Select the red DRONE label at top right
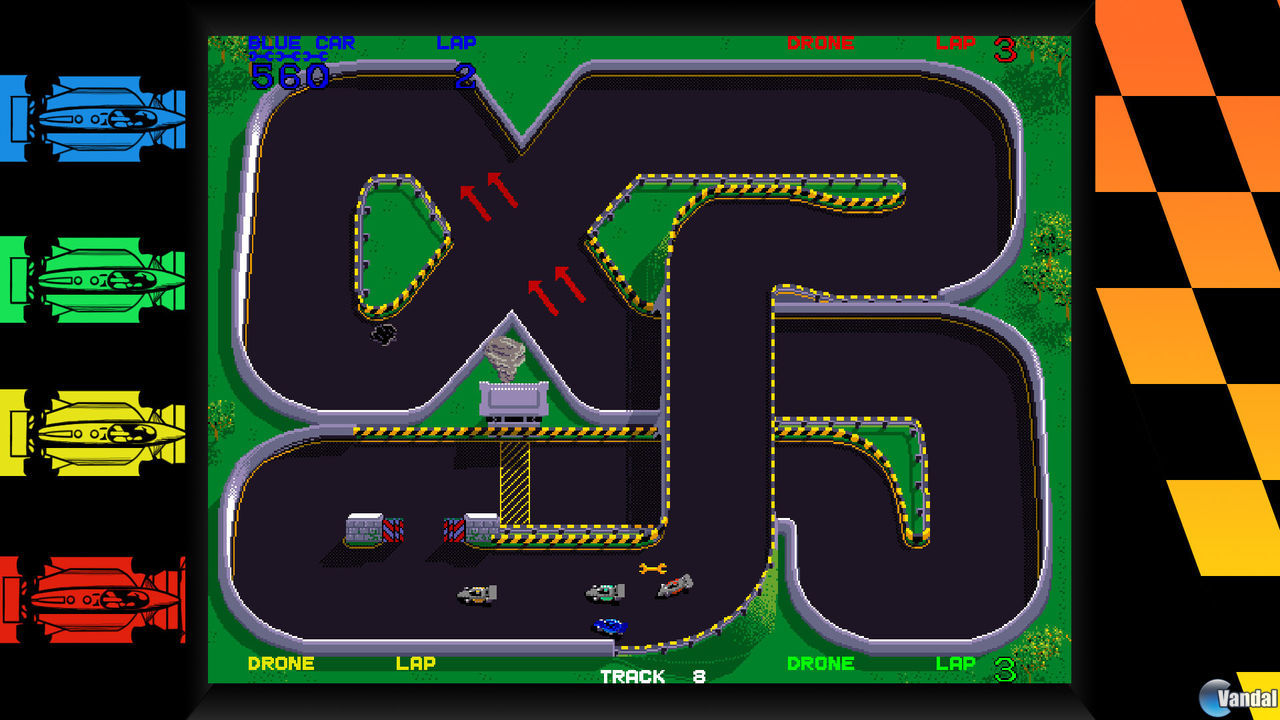 [x=821, y=43]
